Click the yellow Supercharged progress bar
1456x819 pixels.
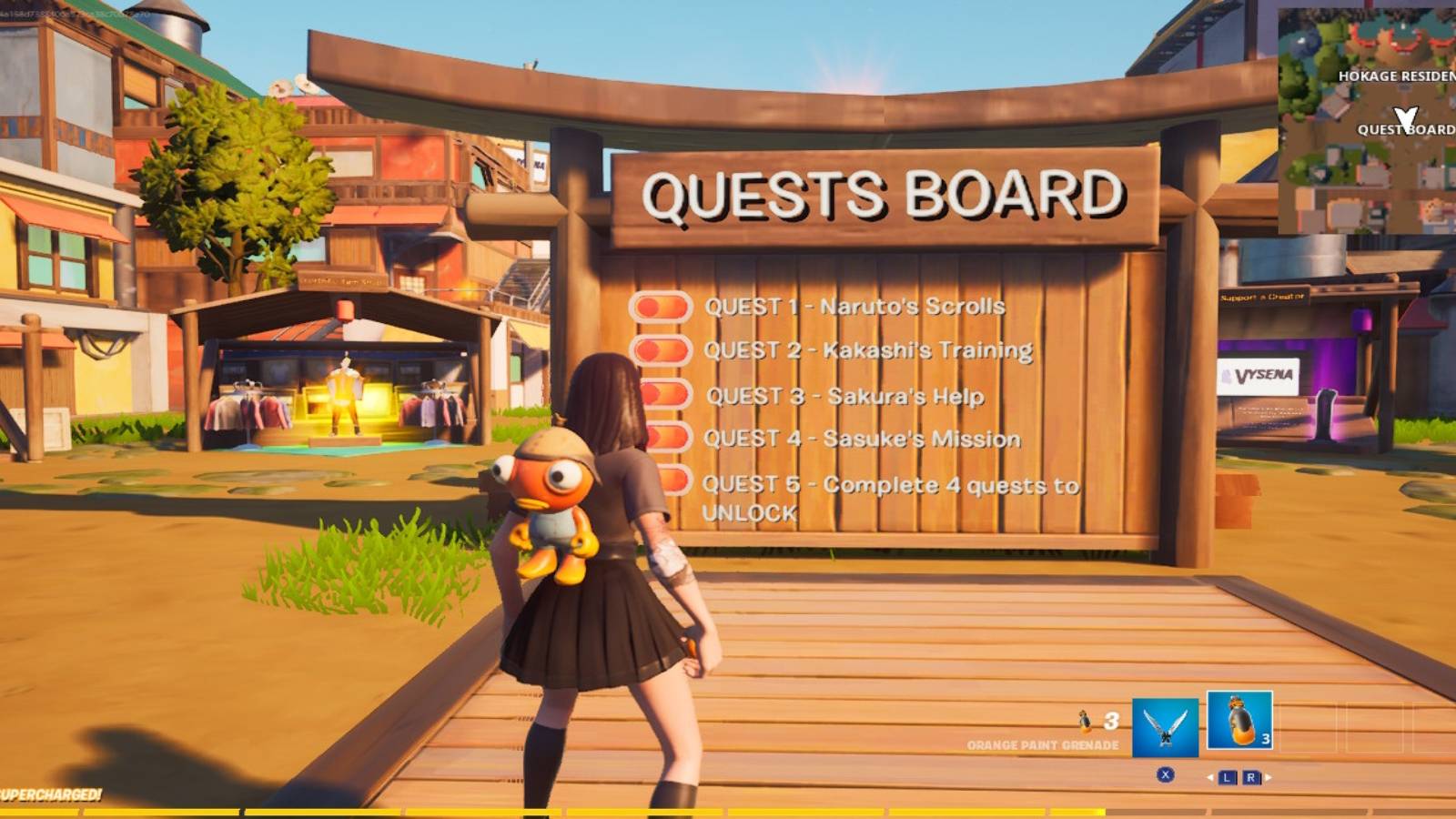click(x=546, y=813)
